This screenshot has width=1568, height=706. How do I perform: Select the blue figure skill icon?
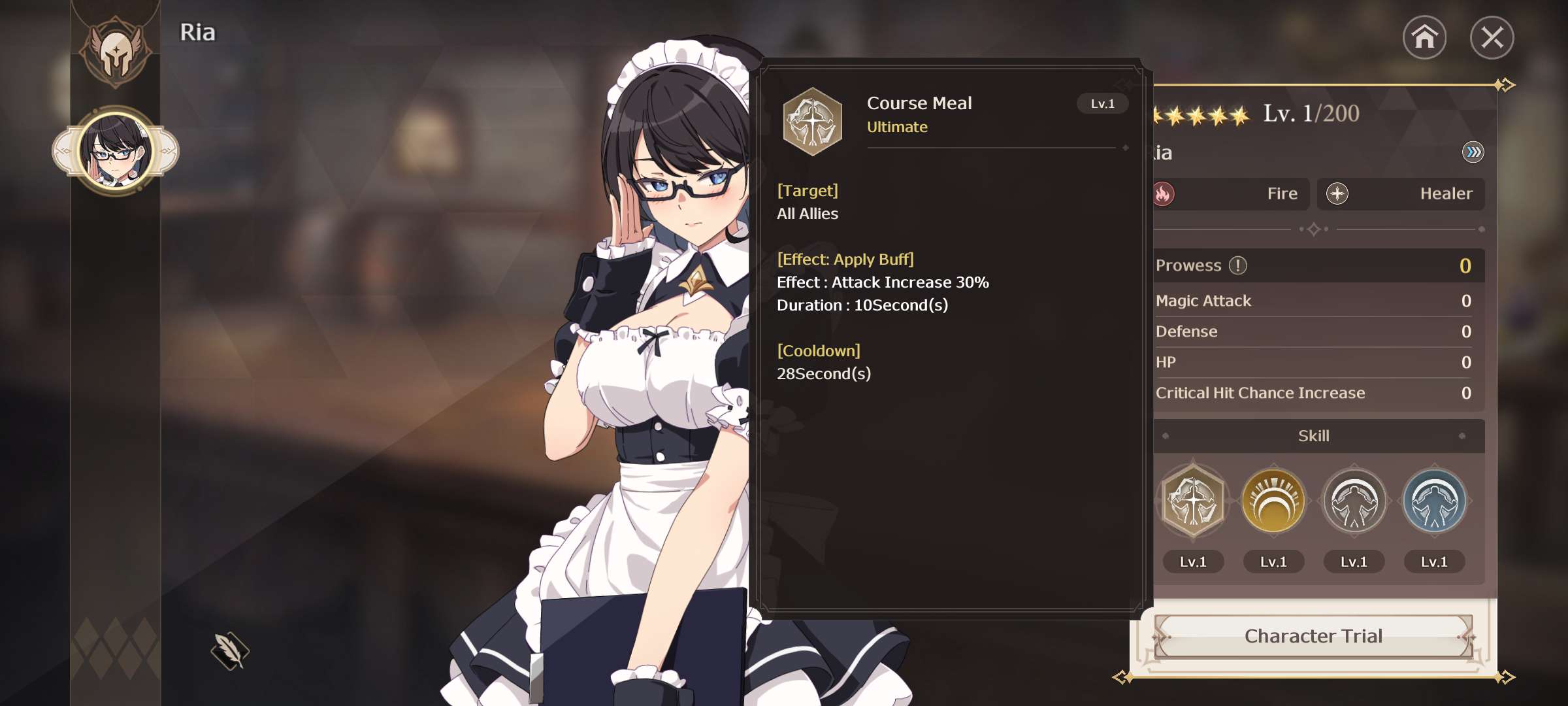tap(1434, 501)
